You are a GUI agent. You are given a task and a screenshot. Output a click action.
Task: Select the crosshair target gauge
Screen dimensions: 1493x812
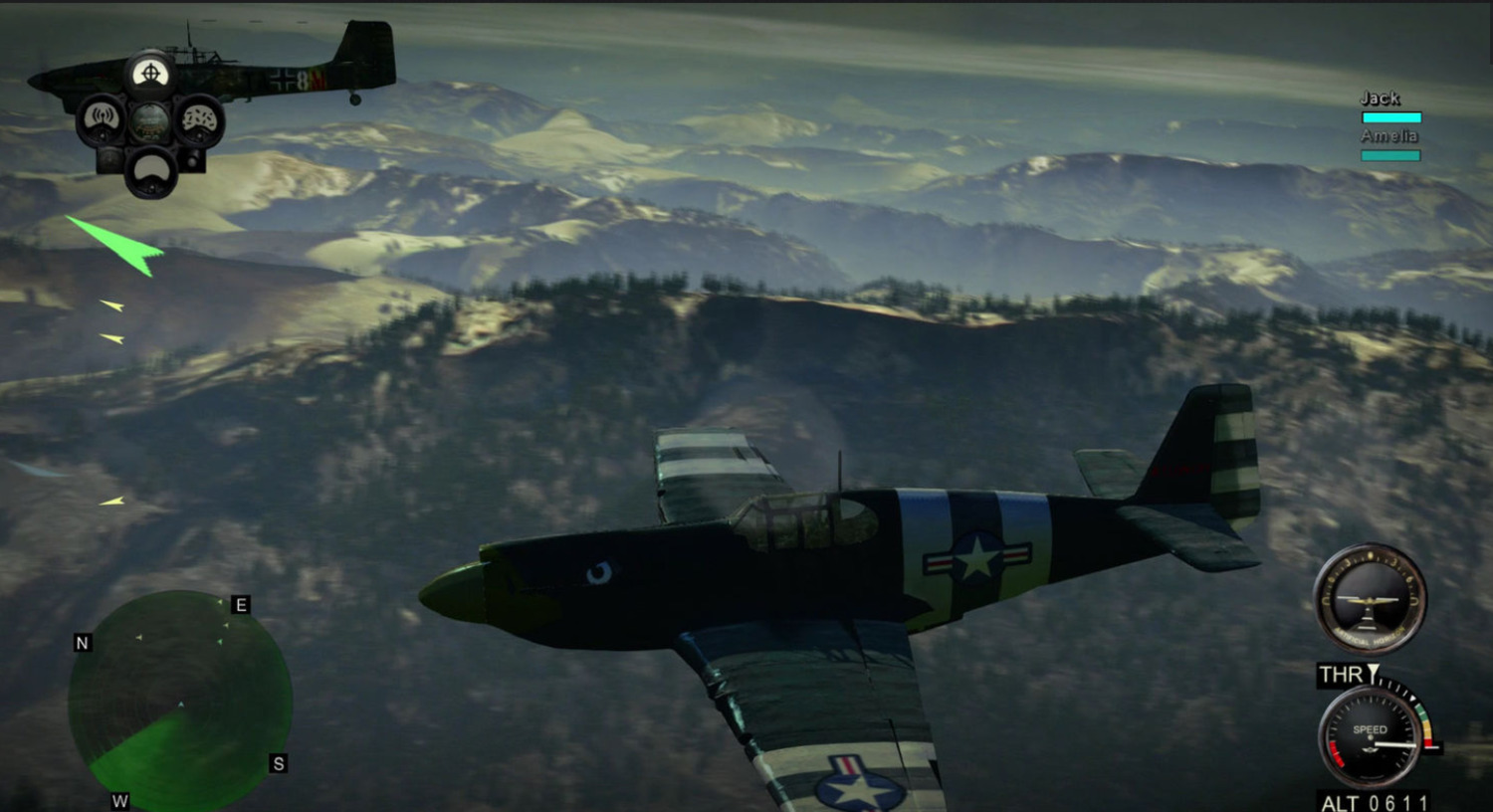[x=150, y=74]
